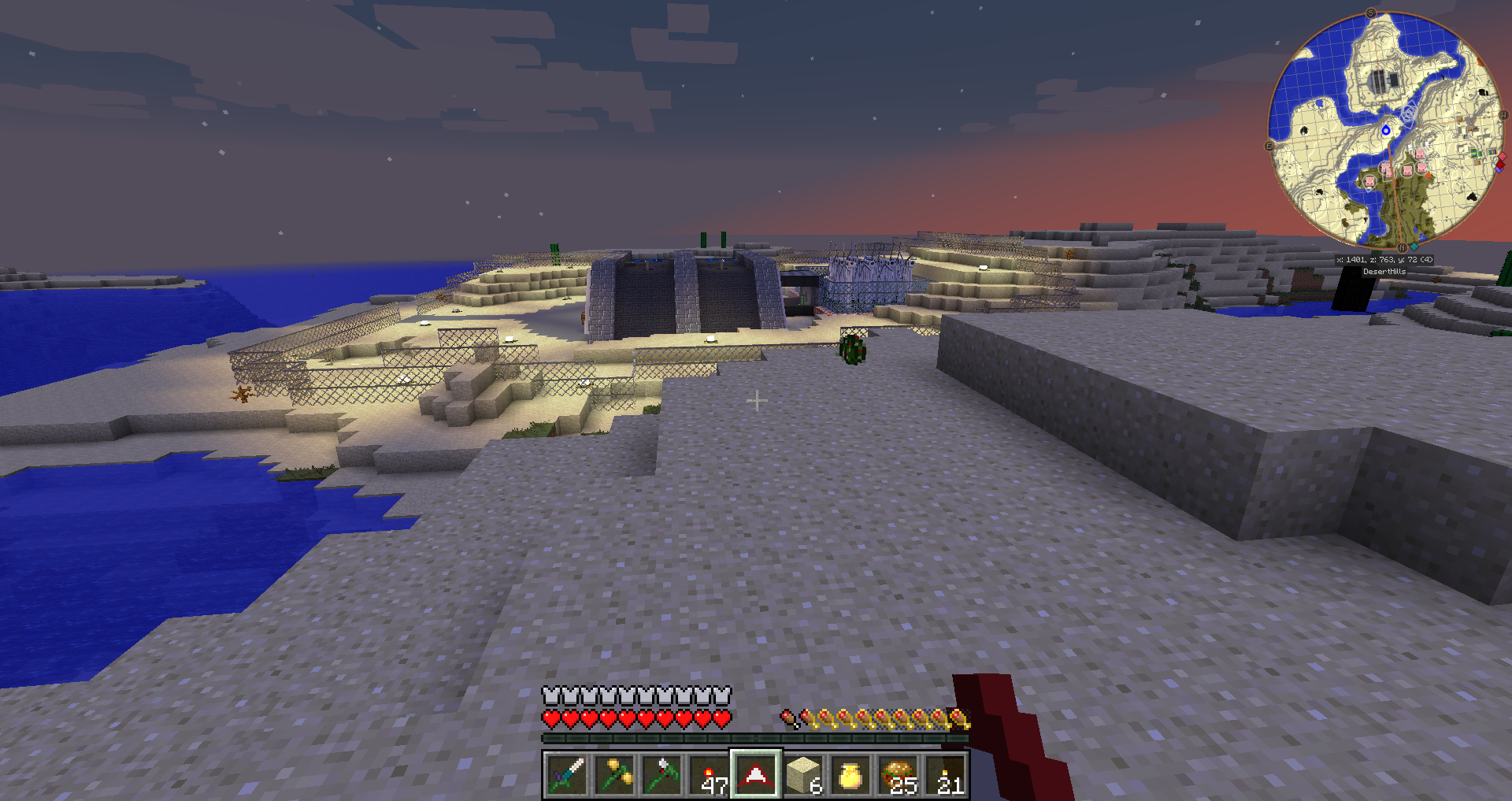Click the red and white triangle item slot

756,775
